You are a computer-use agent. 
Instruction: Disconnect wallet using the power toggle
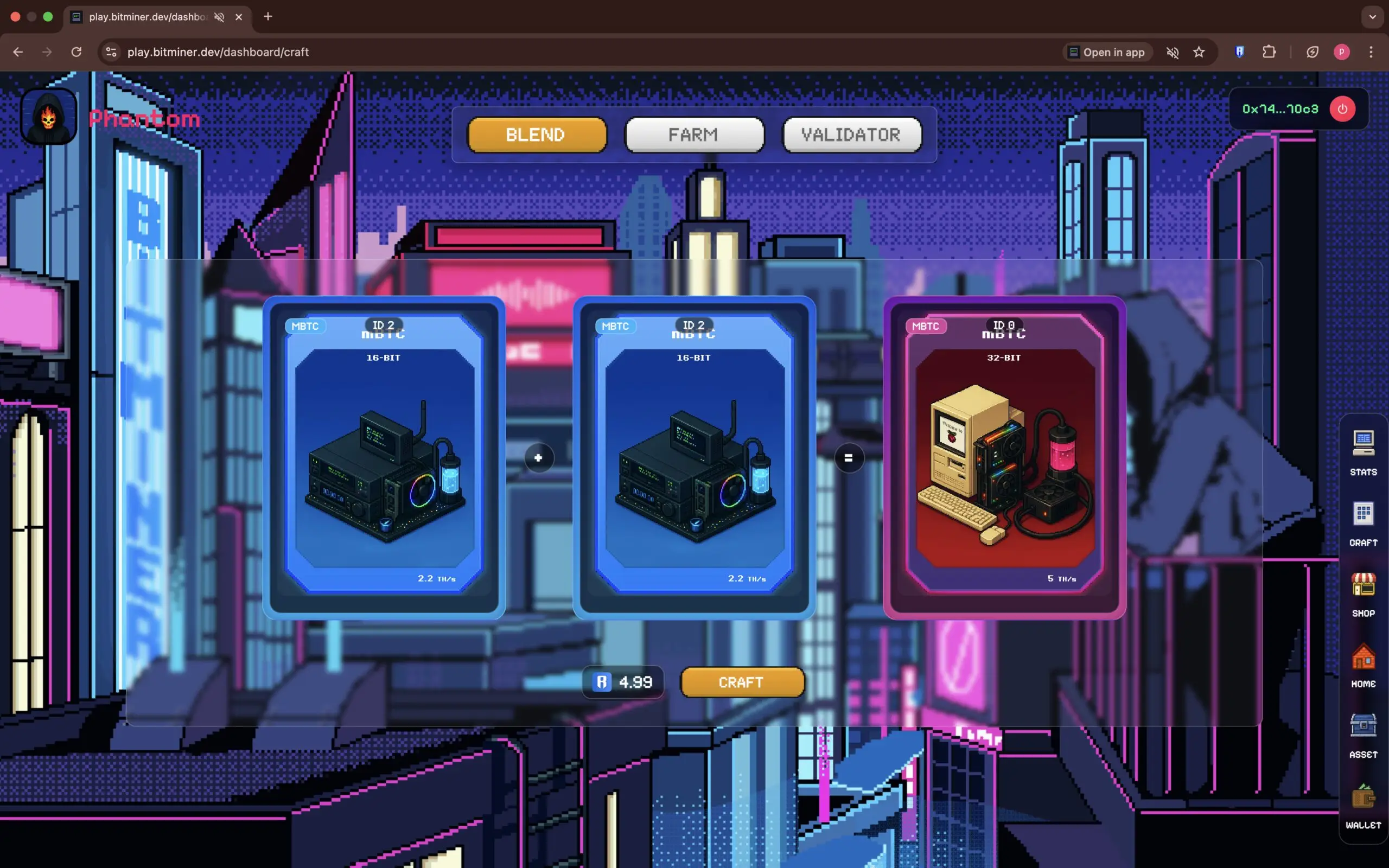coord(1342,108)
